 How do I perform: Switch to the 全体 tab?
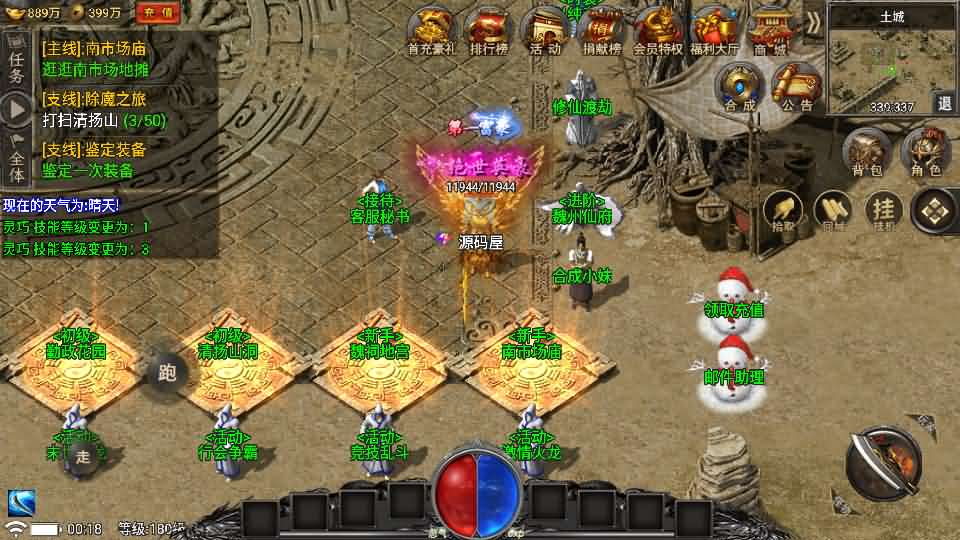pyautogui.click(x=16, y=160)
